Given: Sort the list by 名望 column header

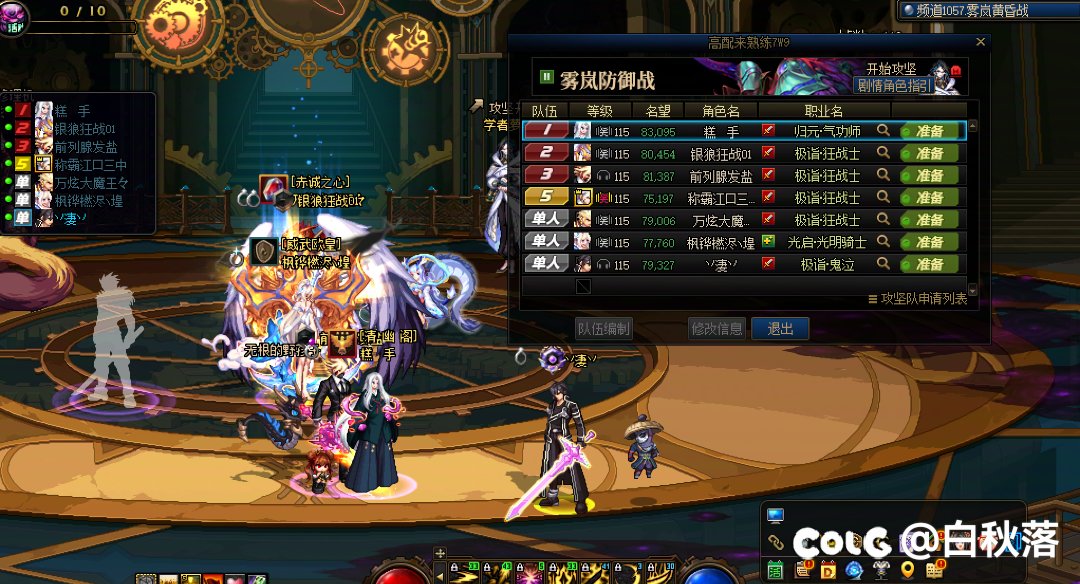Looking at the screenshot, I should tap(658, 111).
